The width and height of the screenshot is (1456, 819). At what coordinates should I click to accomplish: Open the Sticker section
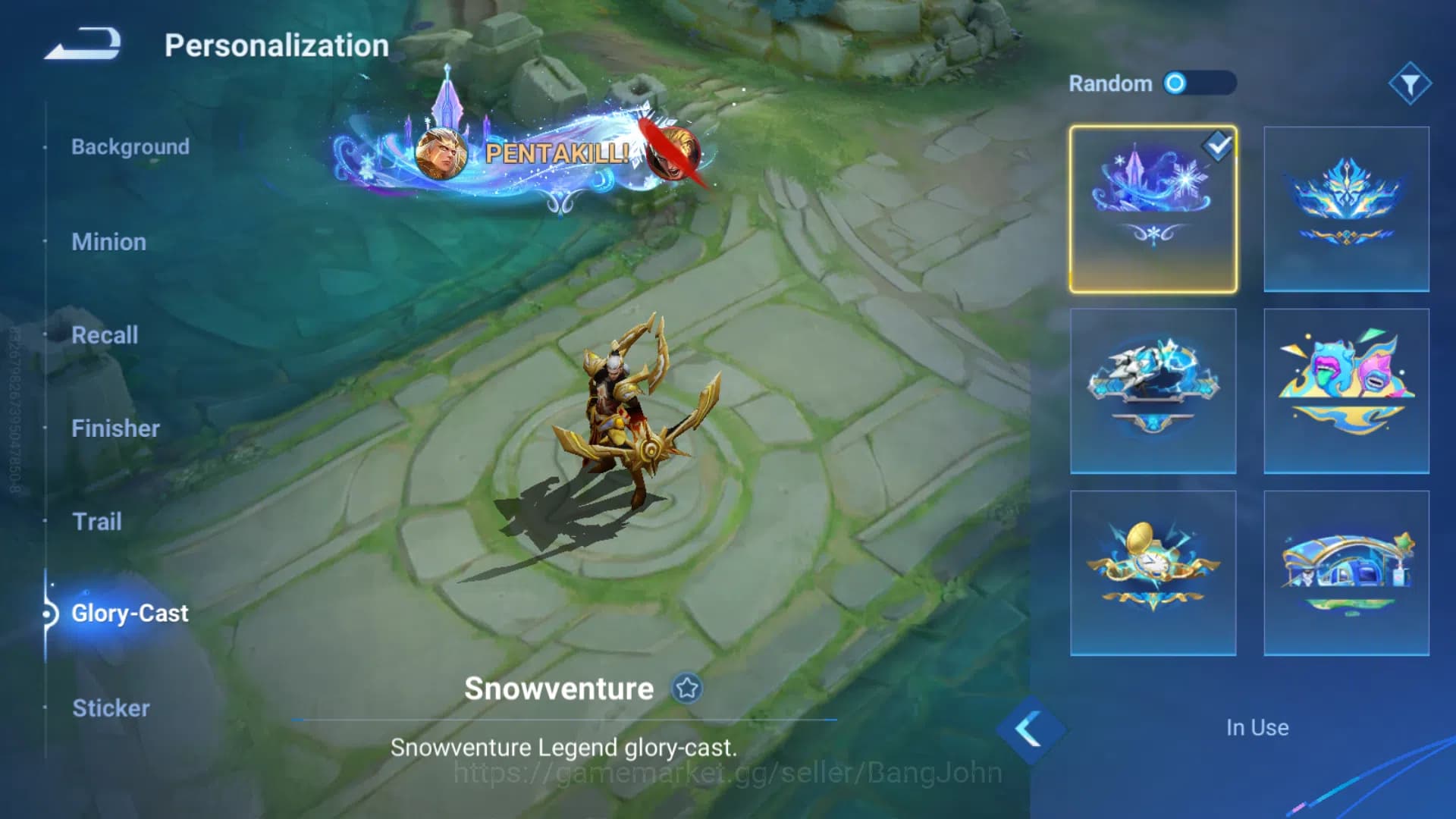click(x=111, y=708)
